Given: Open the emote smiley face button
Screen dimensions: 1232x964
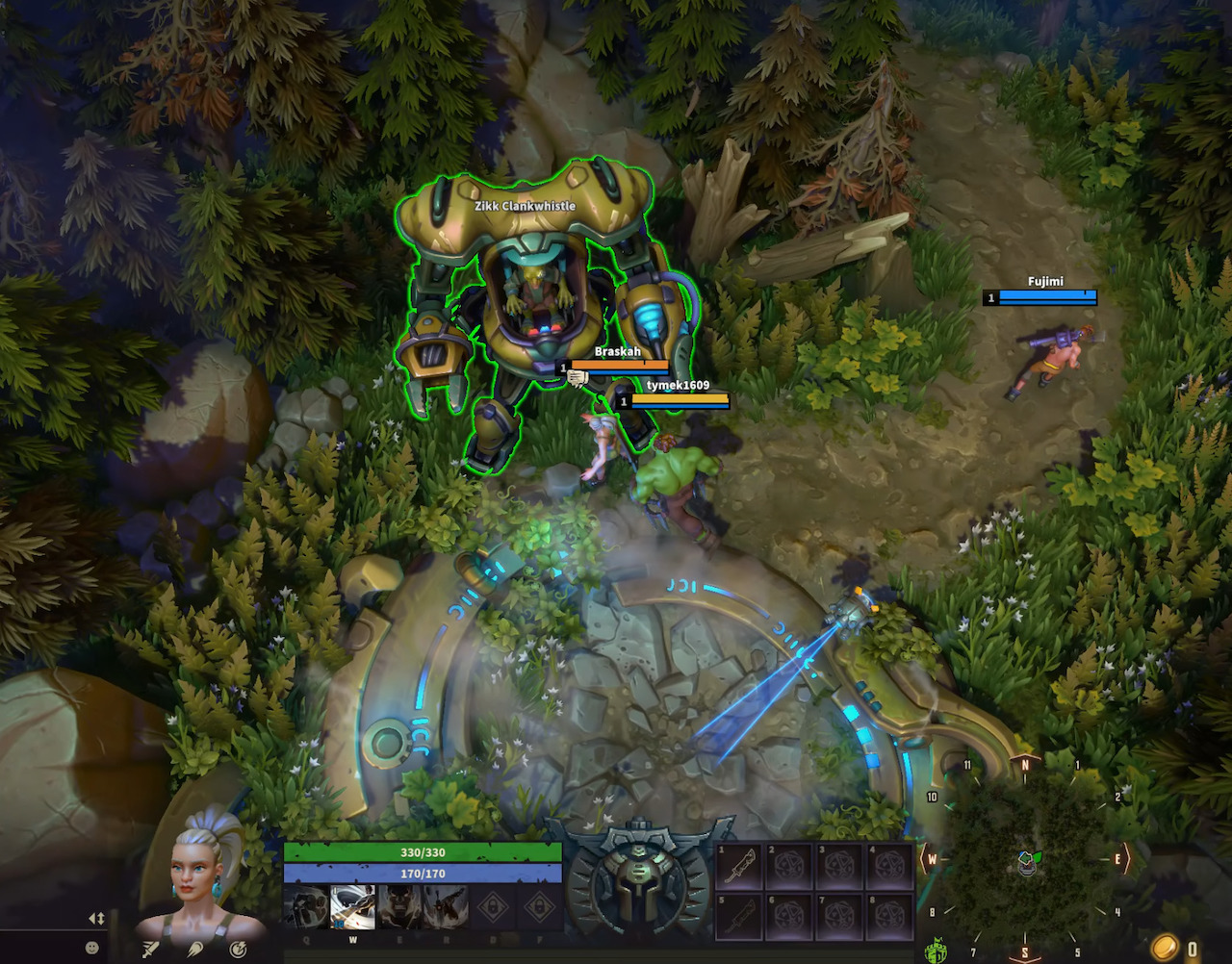Looking at the screenshot, I should [92, 948].
